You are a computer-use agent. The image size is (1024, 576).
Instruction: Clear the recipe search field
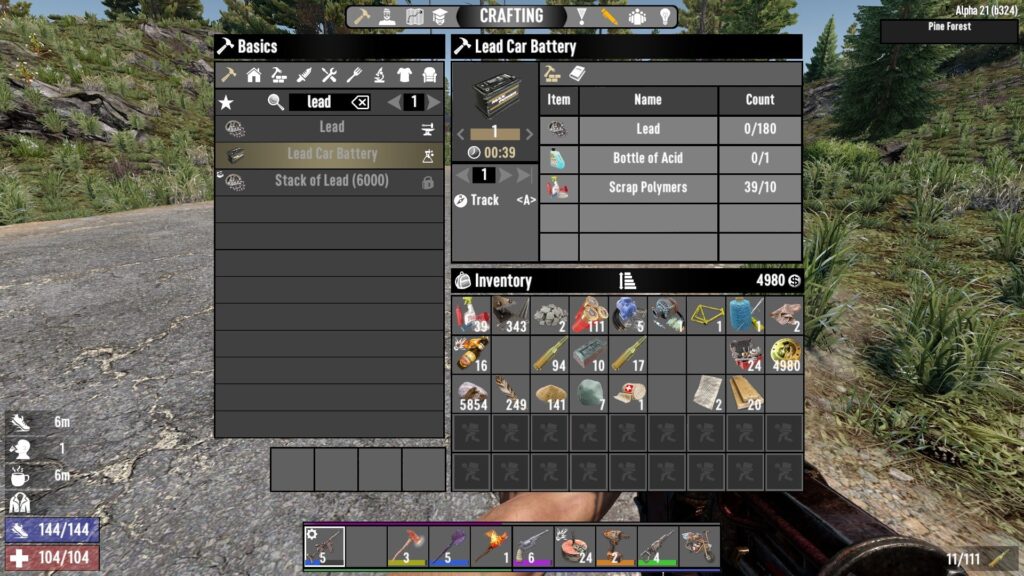tap(360, 102)
